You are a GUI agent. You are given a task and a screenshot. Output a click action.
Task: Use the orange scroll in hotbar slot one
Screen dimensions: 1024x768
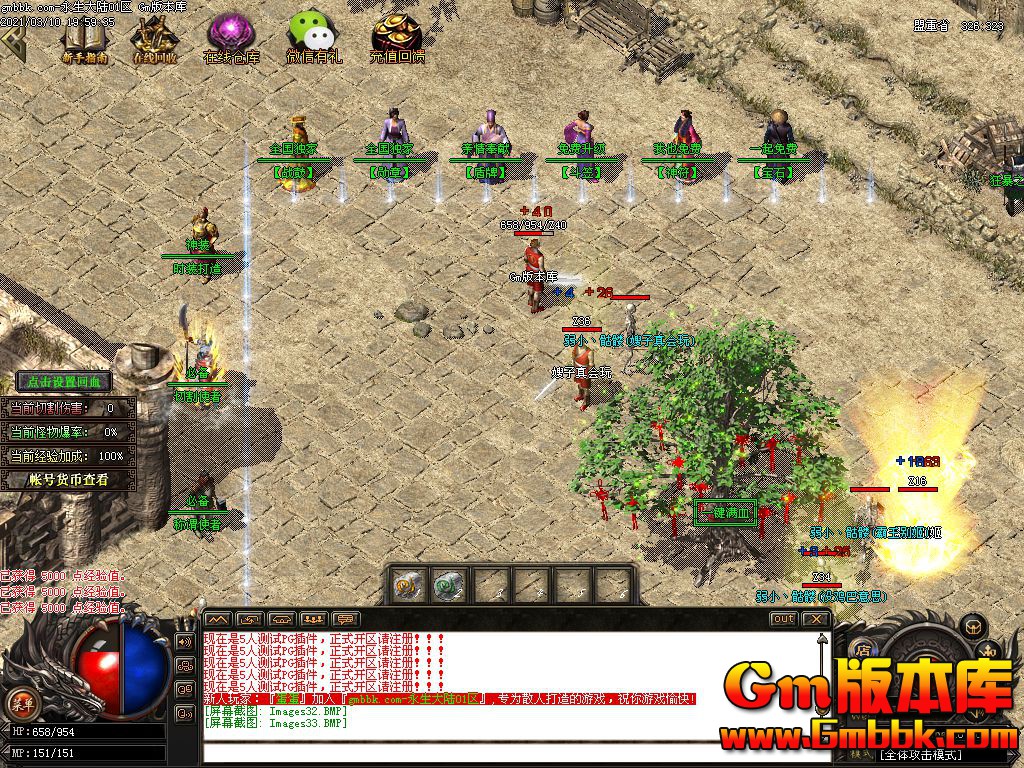(x=407, y=584)
